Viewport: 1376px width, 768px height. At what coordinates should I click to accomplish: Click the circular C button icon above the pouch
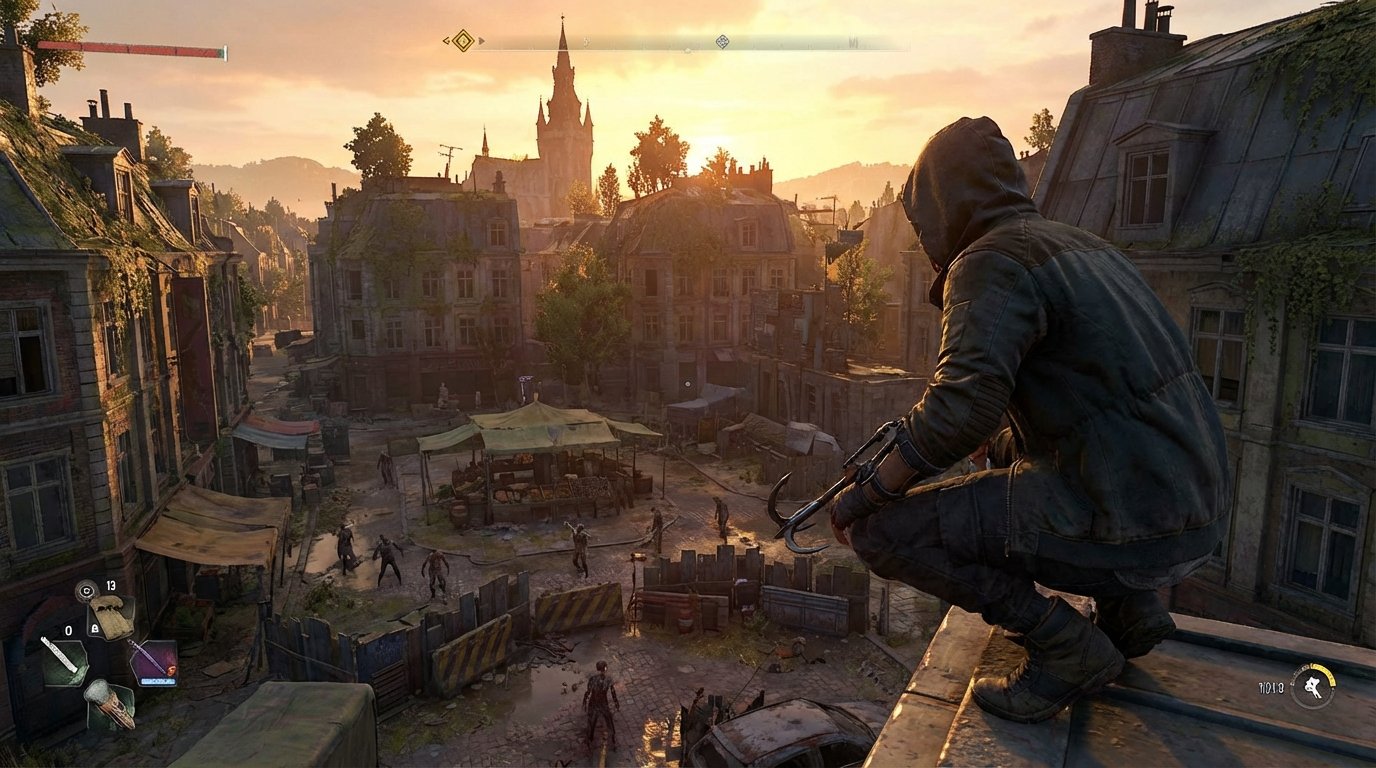[x=85, y=590]
